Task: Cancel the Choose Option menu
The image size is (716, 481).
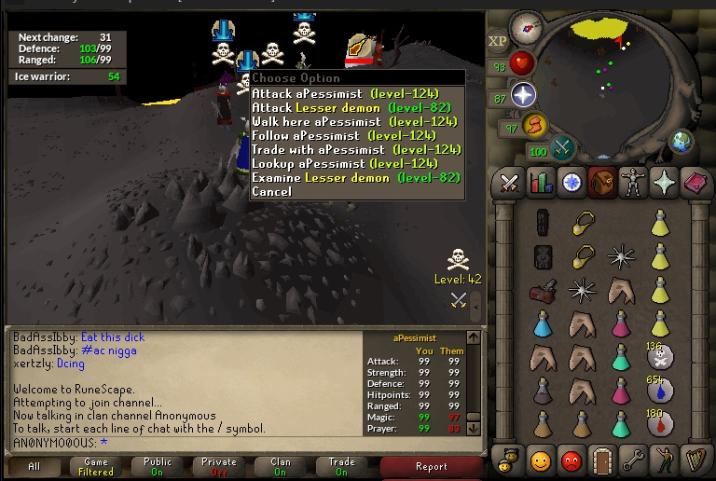Action: pos(272,191)
